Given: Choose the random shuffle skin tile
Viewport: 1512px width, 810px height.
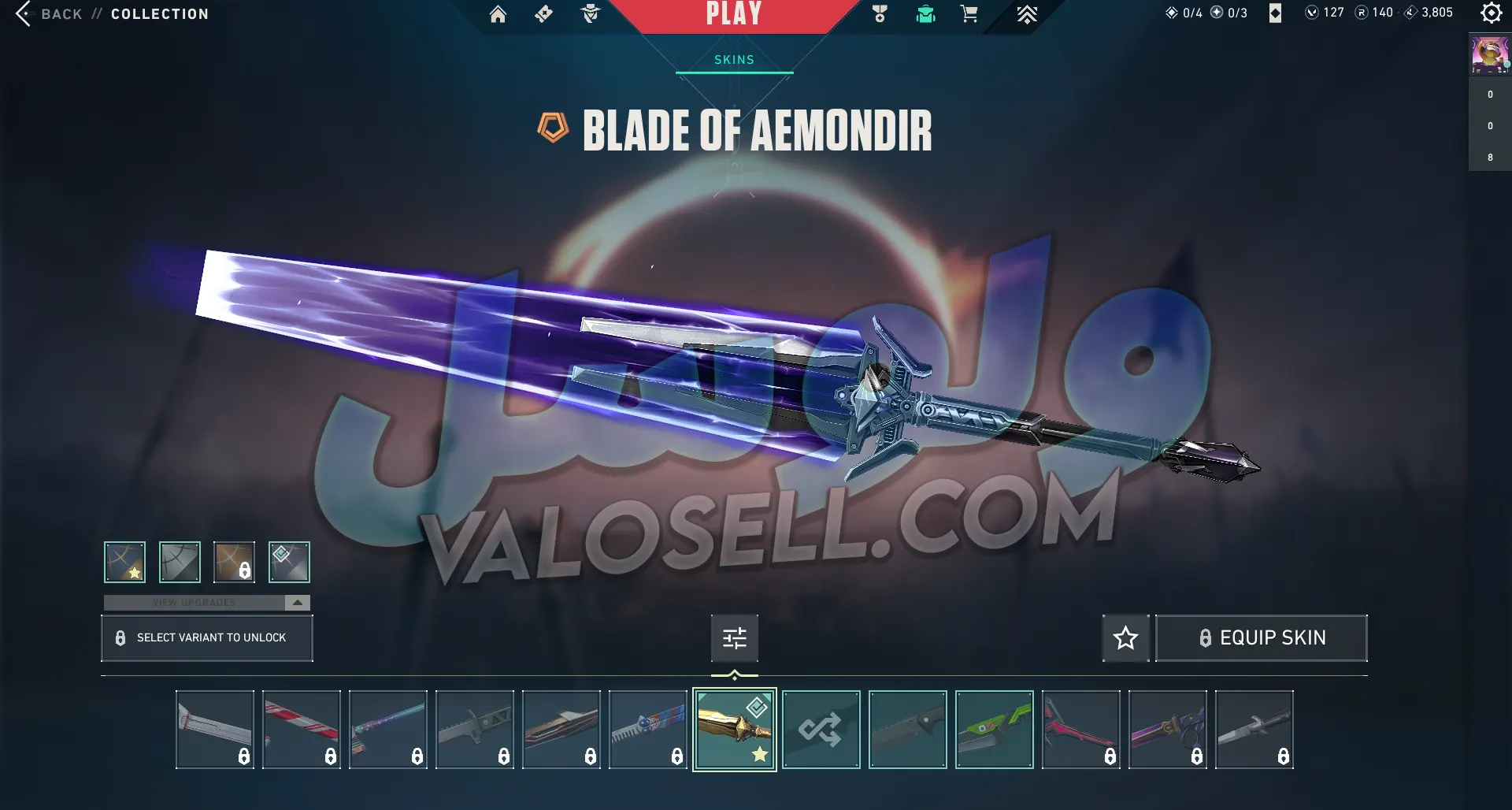Looking at the screenshot, I should [821, 729].
